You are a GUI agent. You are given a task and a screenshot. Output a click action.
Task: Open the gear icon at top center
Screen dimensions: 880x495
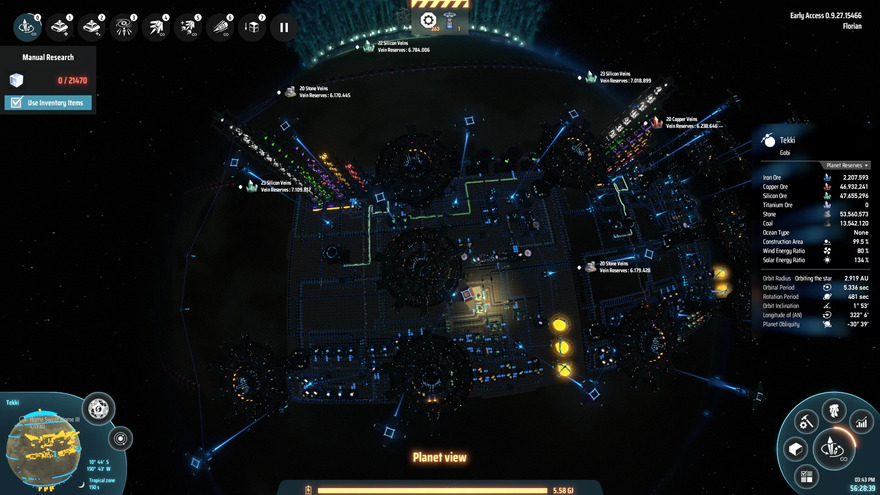coord(428,20)
